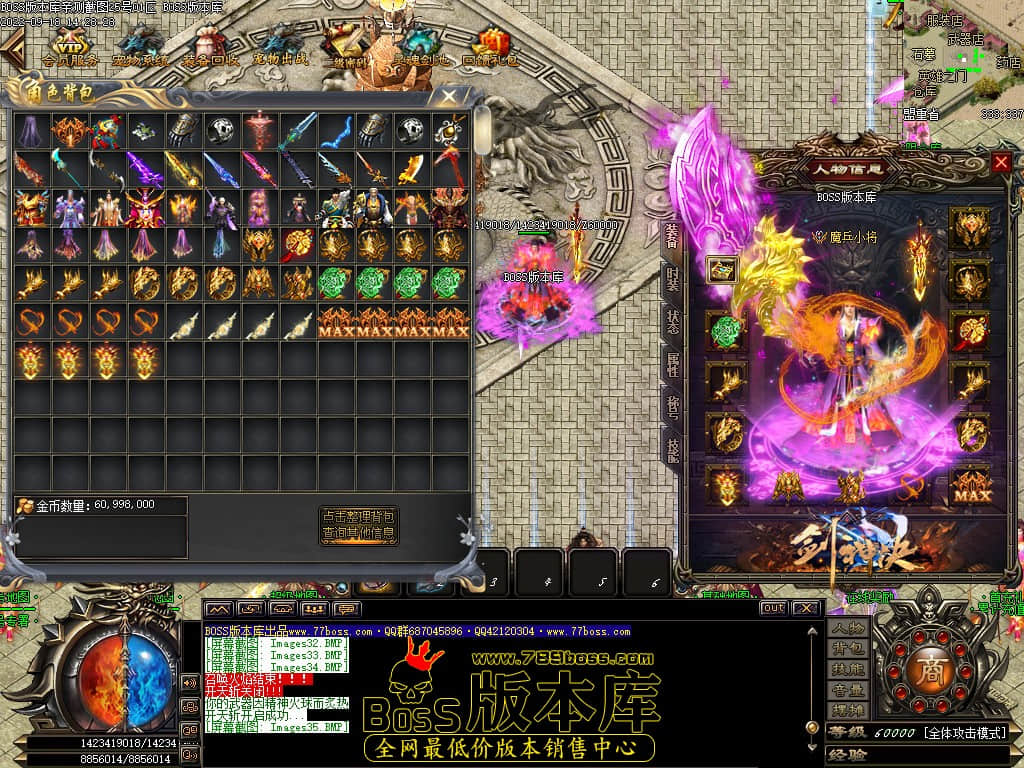This screenshot has height=768, width=1024.
Task: Click 点击整理背包 to sort the bag
Action: (359, 516)
